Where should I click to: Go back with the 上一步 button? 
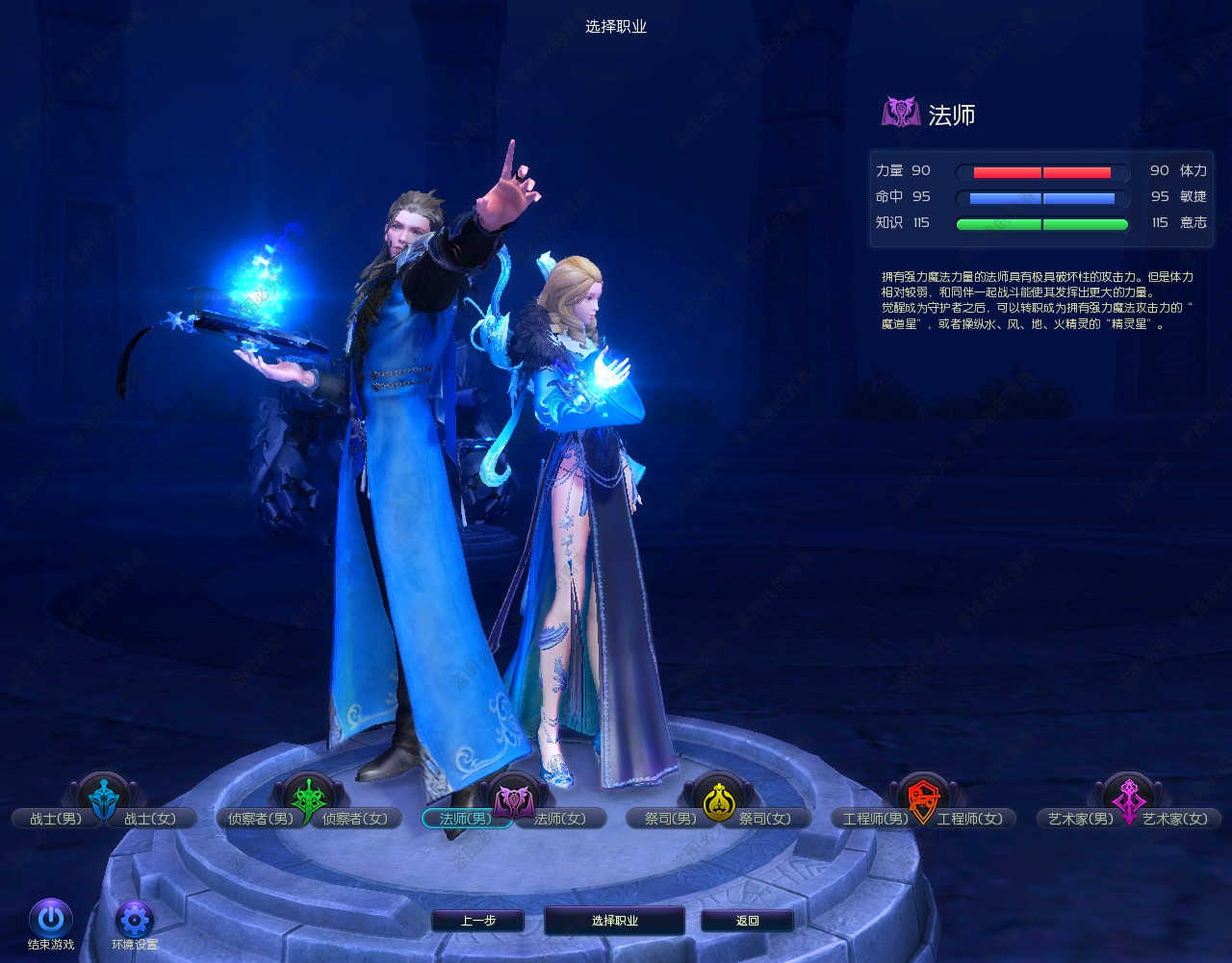click(x=477, y=921)
